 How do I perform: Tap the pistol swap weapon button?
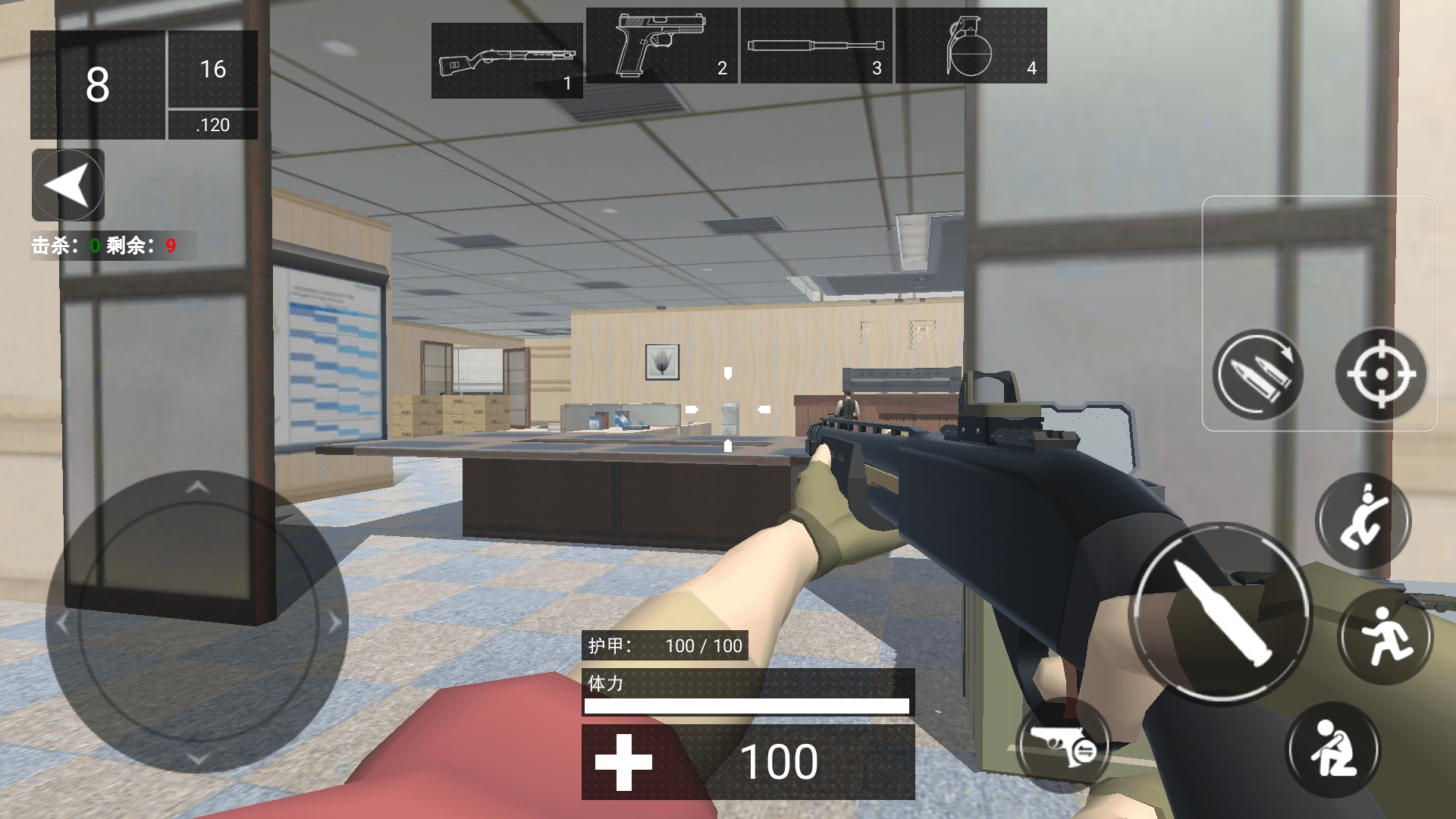(x=1062, y=745)
